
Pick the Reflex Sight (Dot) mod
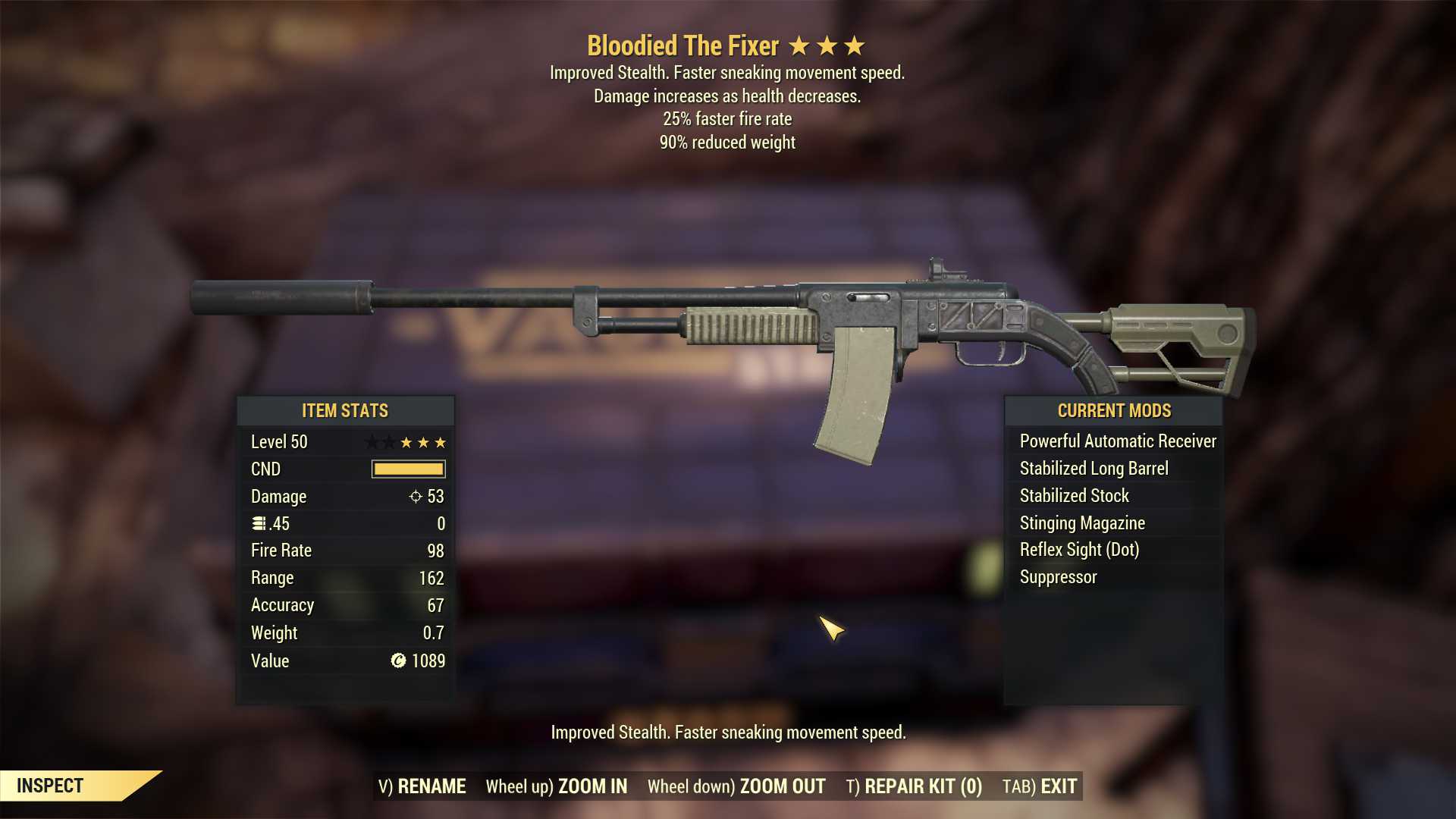click(1079, 550)
